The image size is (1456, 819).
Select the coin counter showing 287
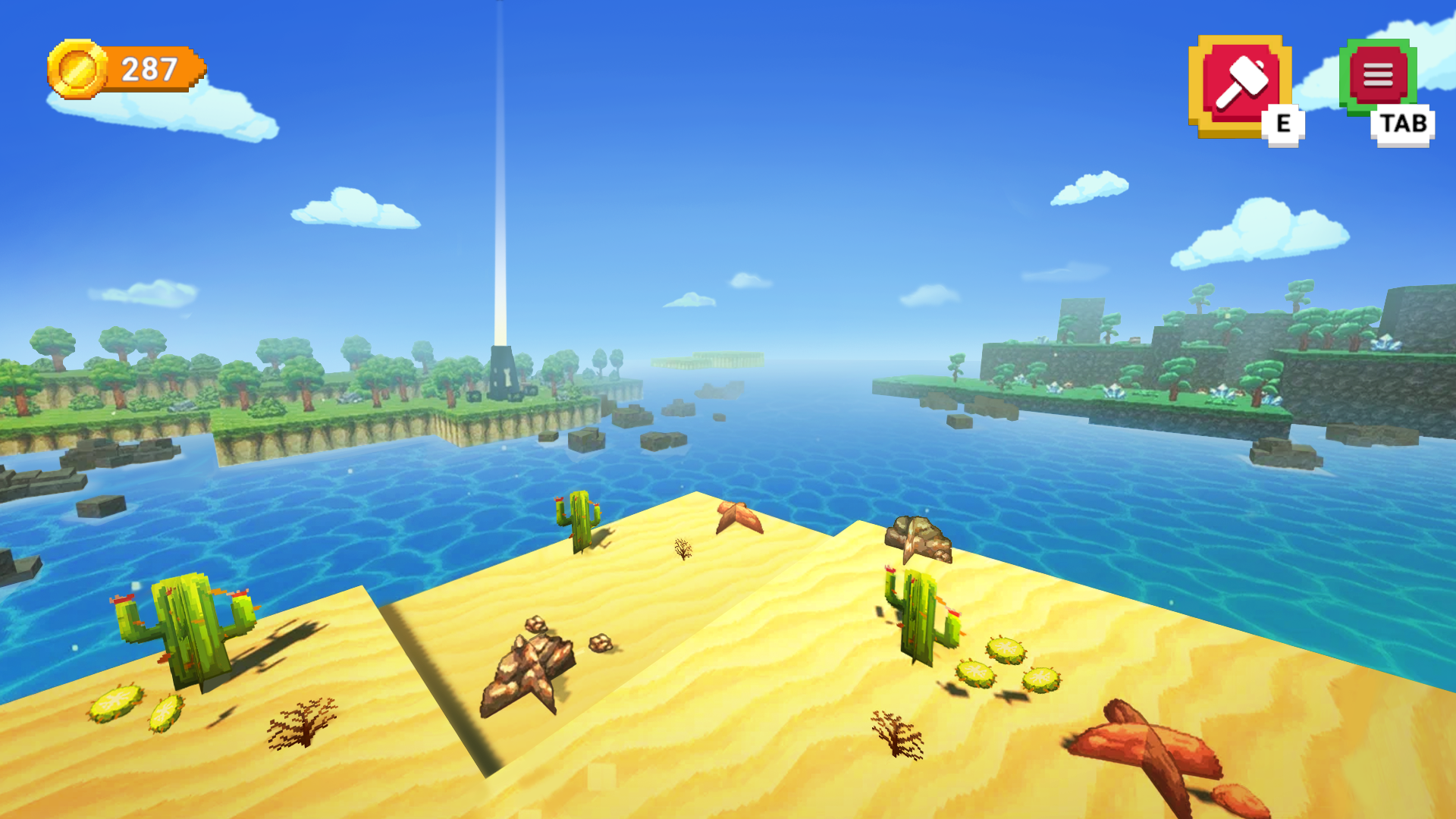149,68
